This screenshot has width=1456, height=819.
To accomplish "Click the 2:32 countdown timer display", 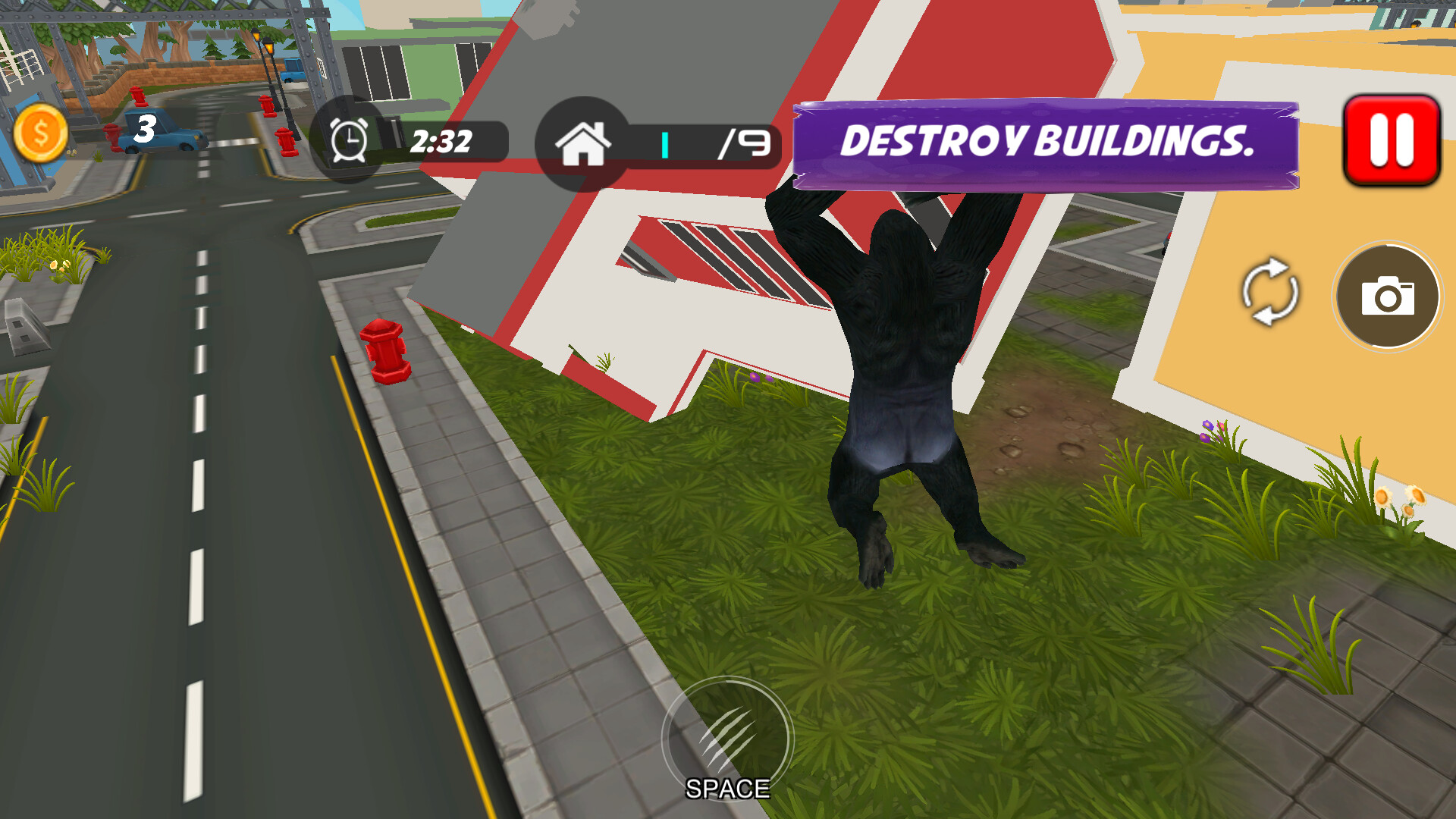I will point(442,140).
